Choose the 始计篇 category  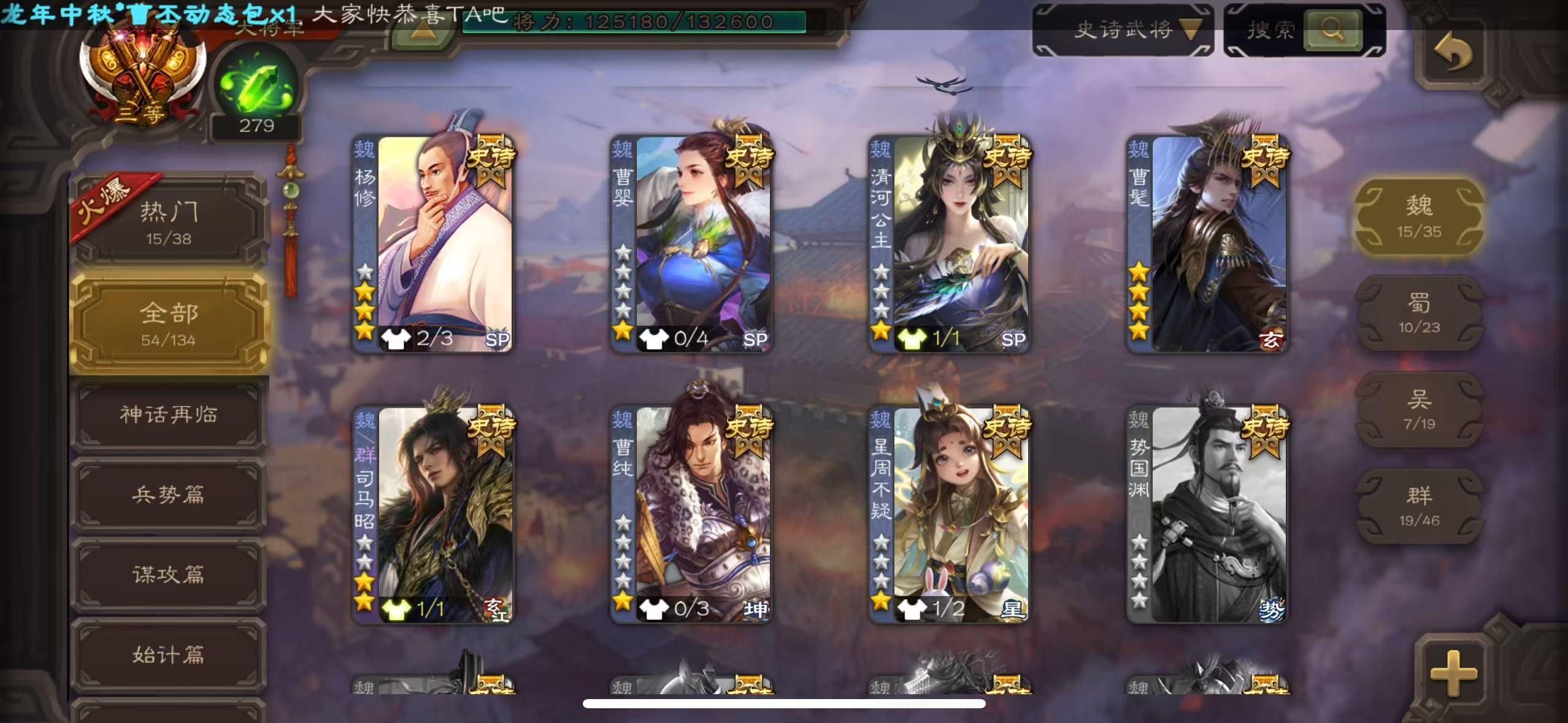point(169,654)
